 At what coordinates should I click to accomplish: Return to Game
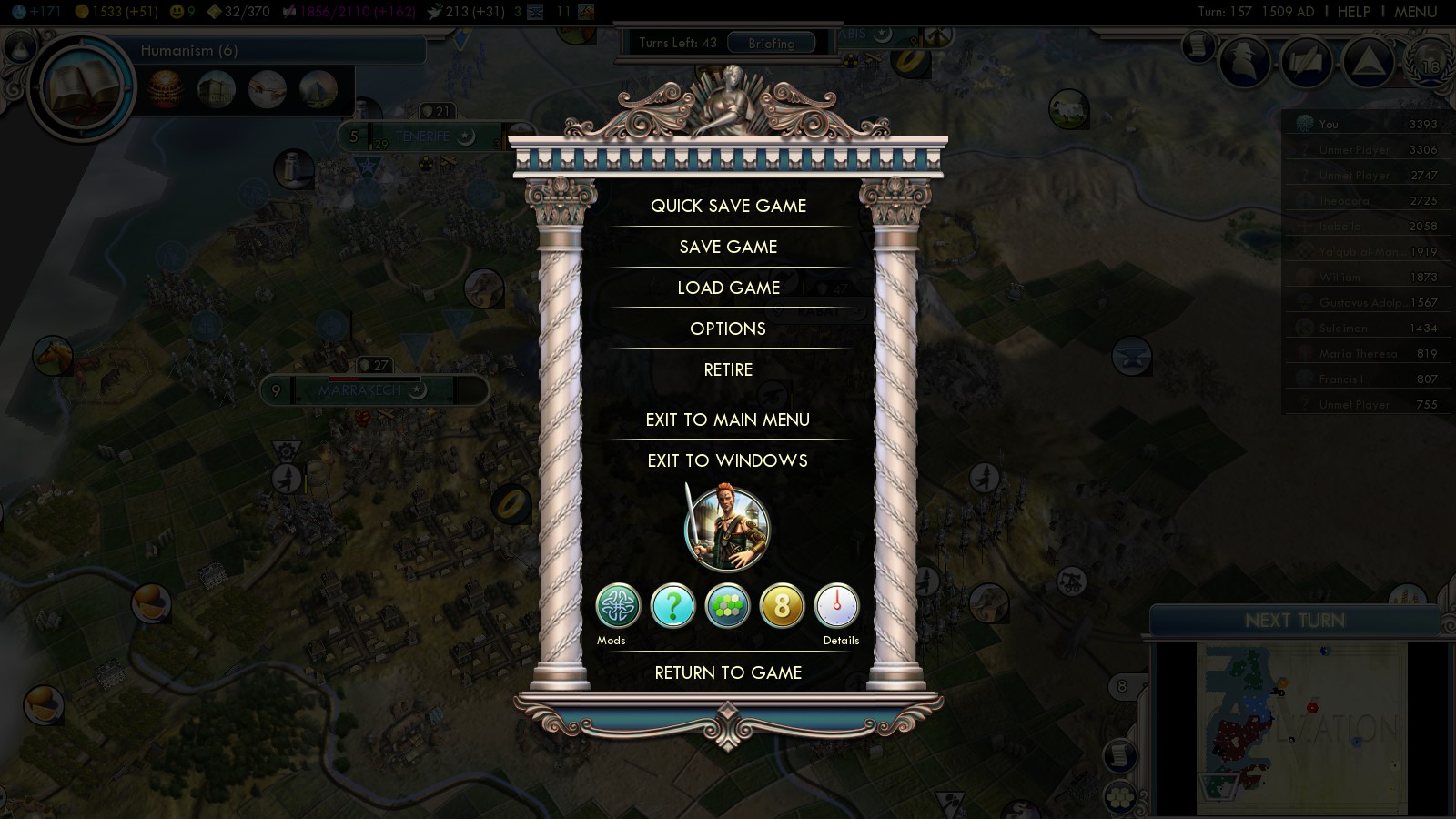point(728,672)
